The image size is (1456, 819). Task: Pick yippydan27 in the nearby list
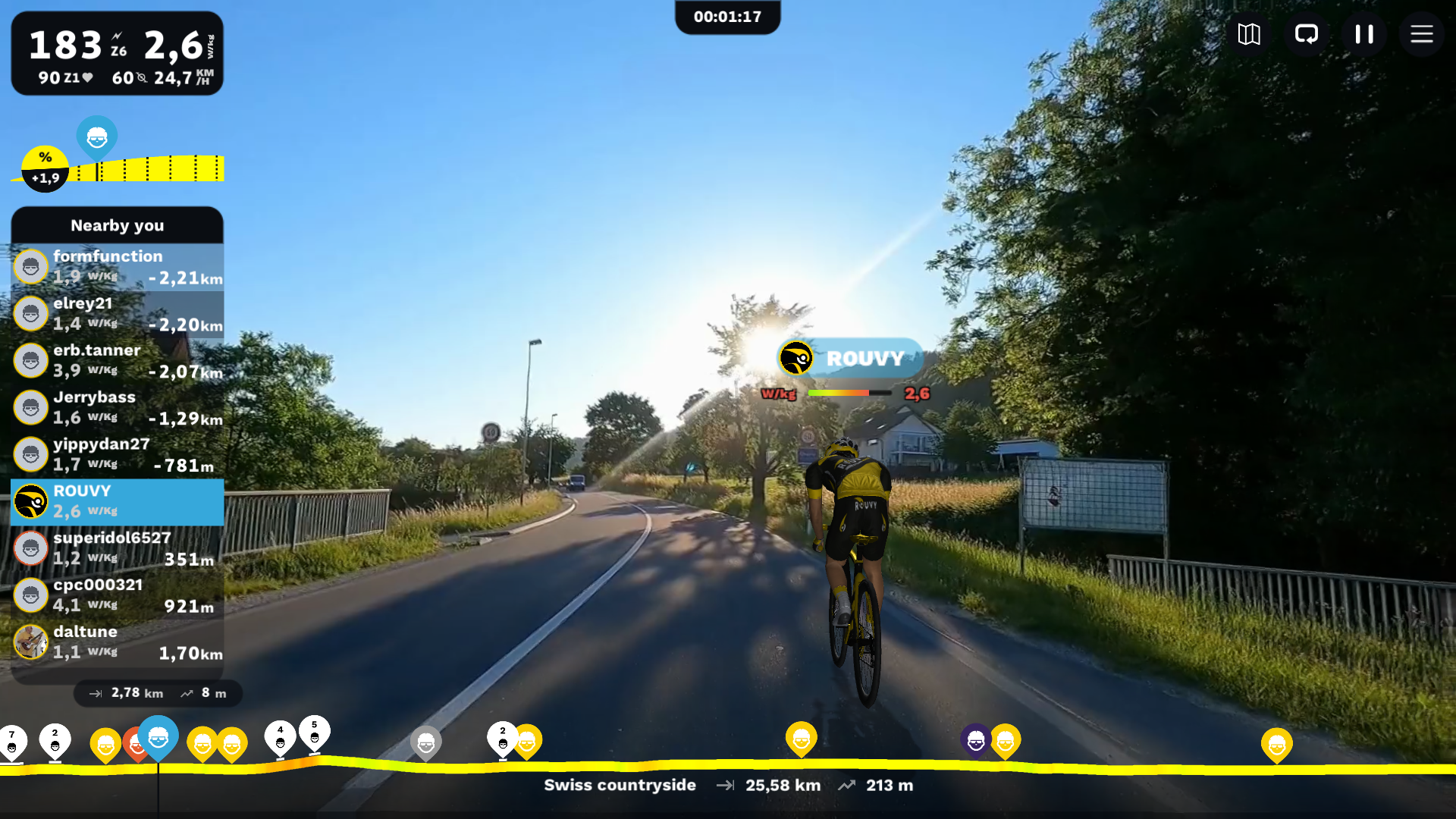pyautogui.click(x=118, y=455)
